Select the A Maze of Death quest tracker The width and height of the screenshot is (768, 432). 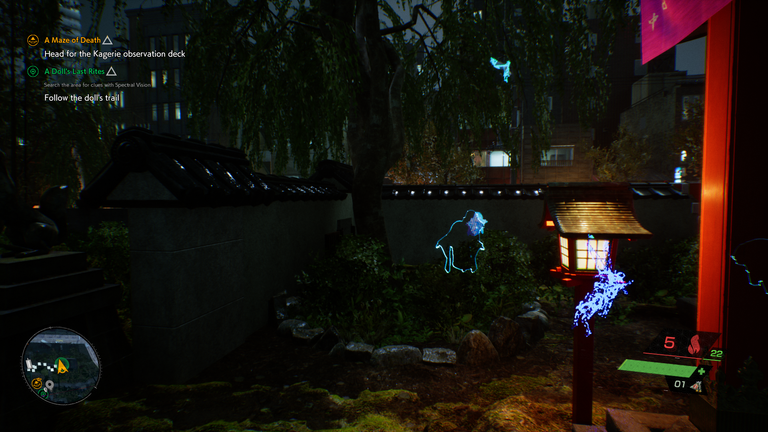tap(71, 40)
